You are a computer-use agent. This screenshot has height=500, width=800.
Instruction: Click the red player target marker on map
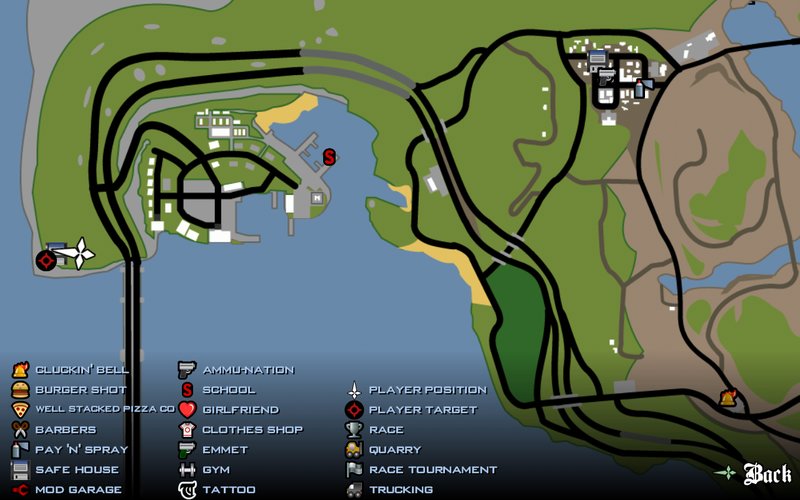45,260
